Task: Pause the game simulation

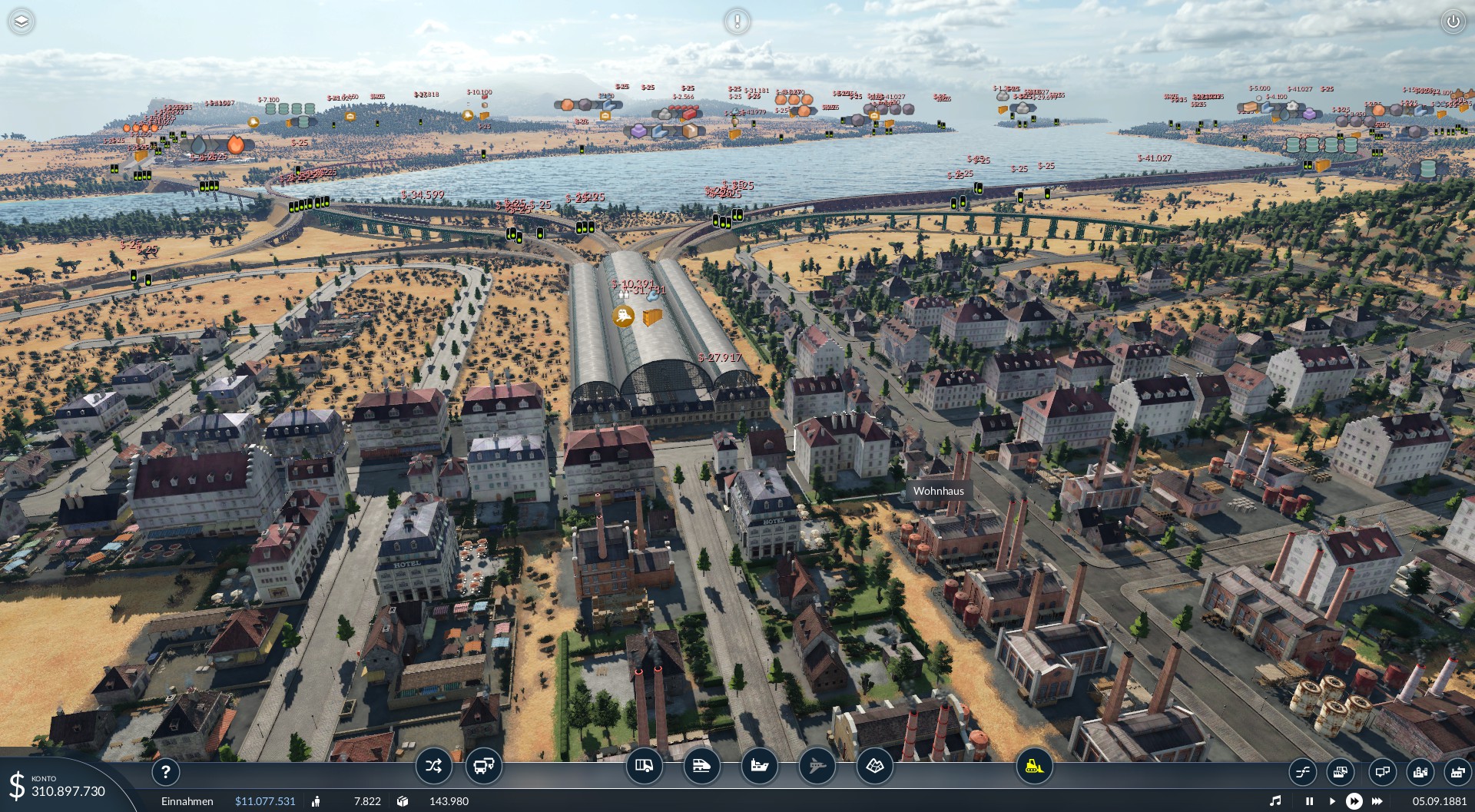Action: 1309,801
